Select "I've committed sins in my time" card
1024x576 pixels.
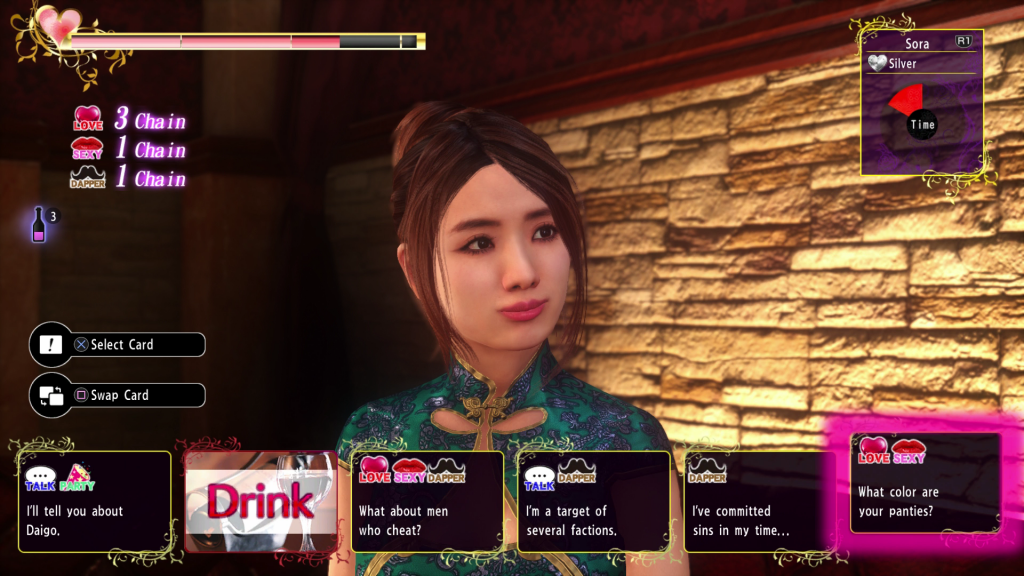click(x=759, y=501)
